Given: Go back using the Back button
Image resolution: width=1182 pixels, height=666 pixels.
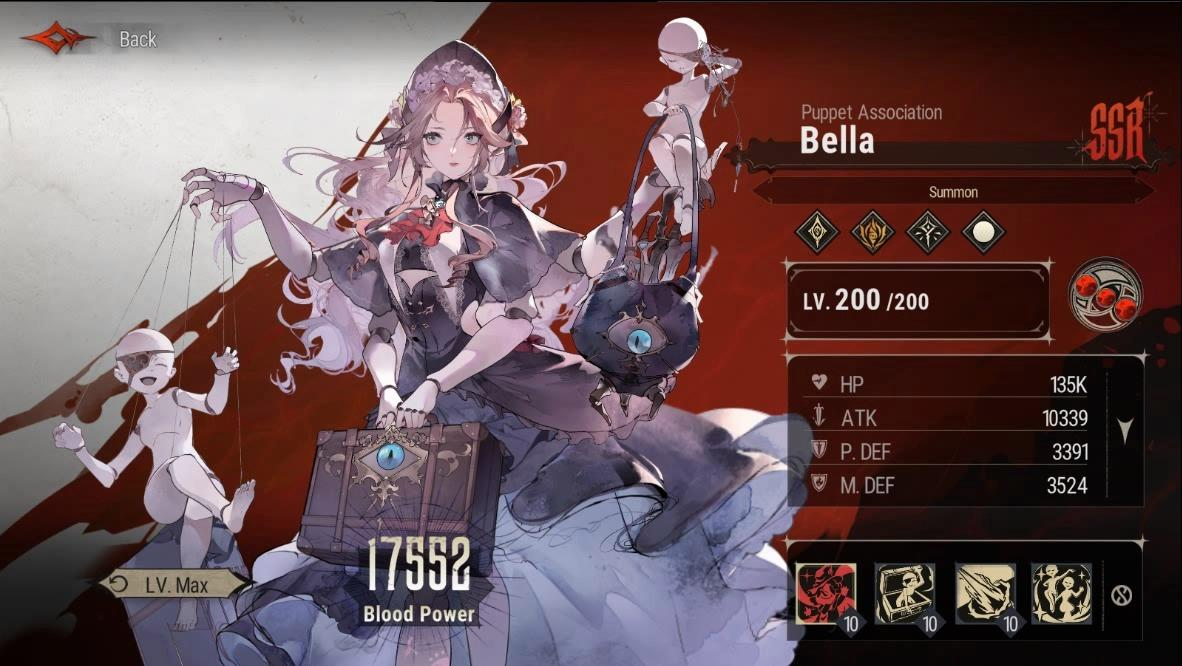Looking at the screenshot, I should click(x=92, y=39).
